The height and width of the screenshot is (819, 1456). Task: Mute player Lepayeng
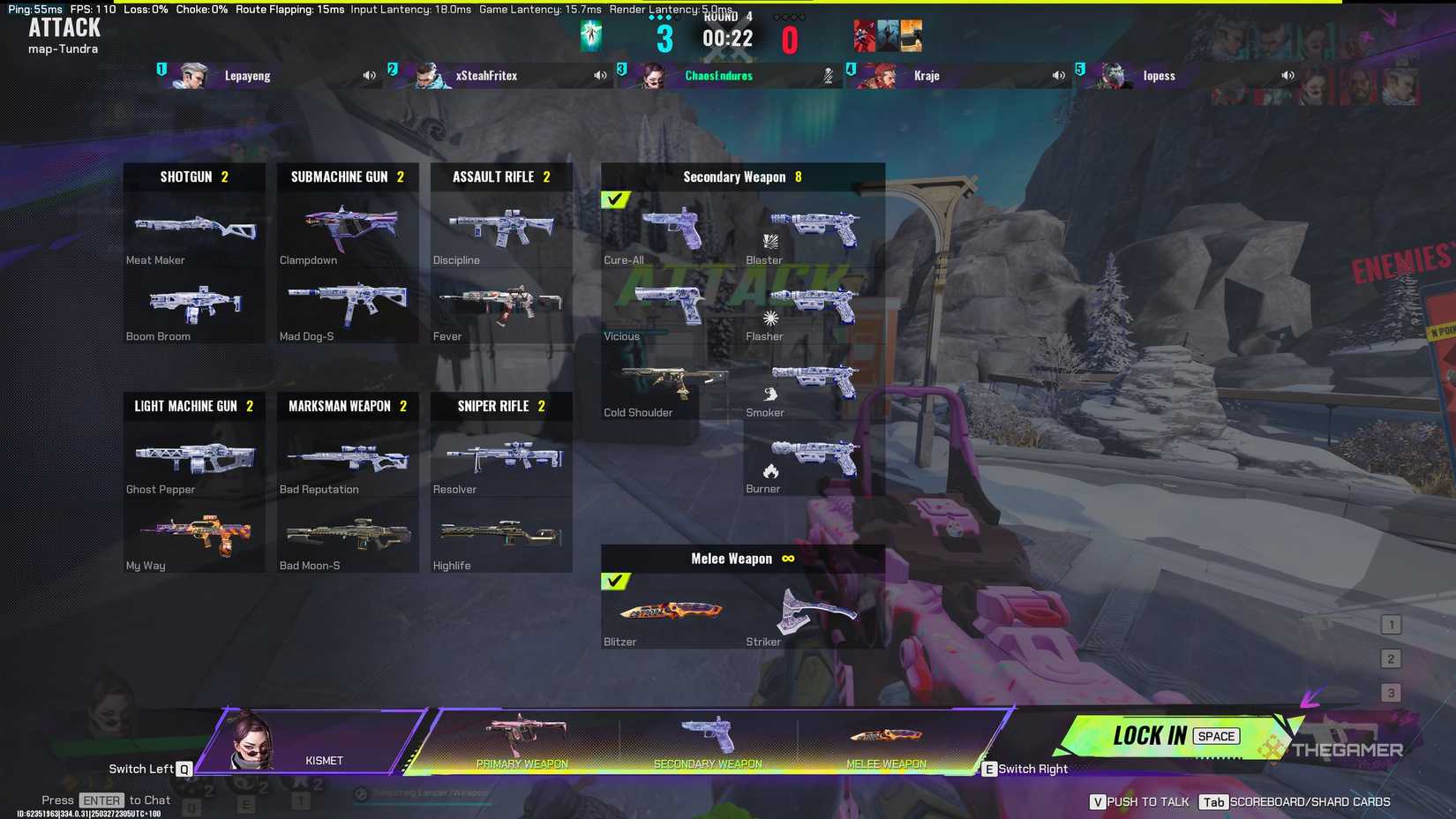tap(369, 75)
